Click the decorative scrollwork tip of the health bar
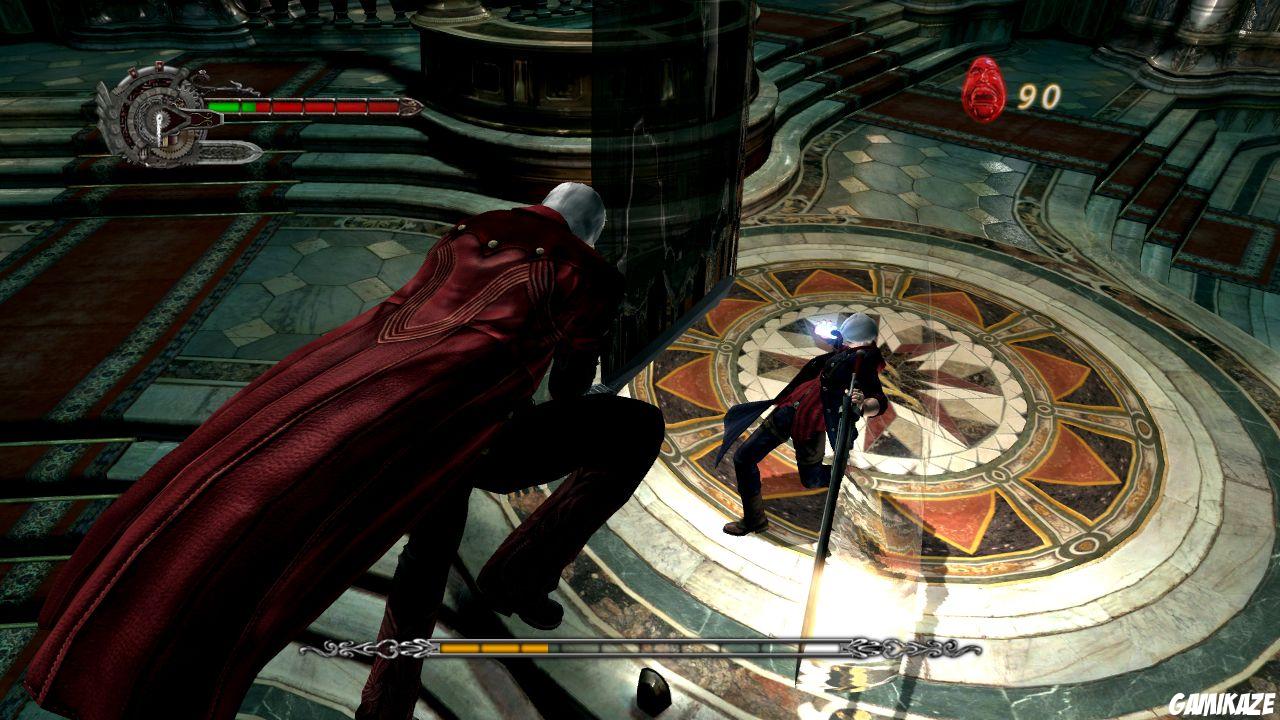 coord(408,106)
